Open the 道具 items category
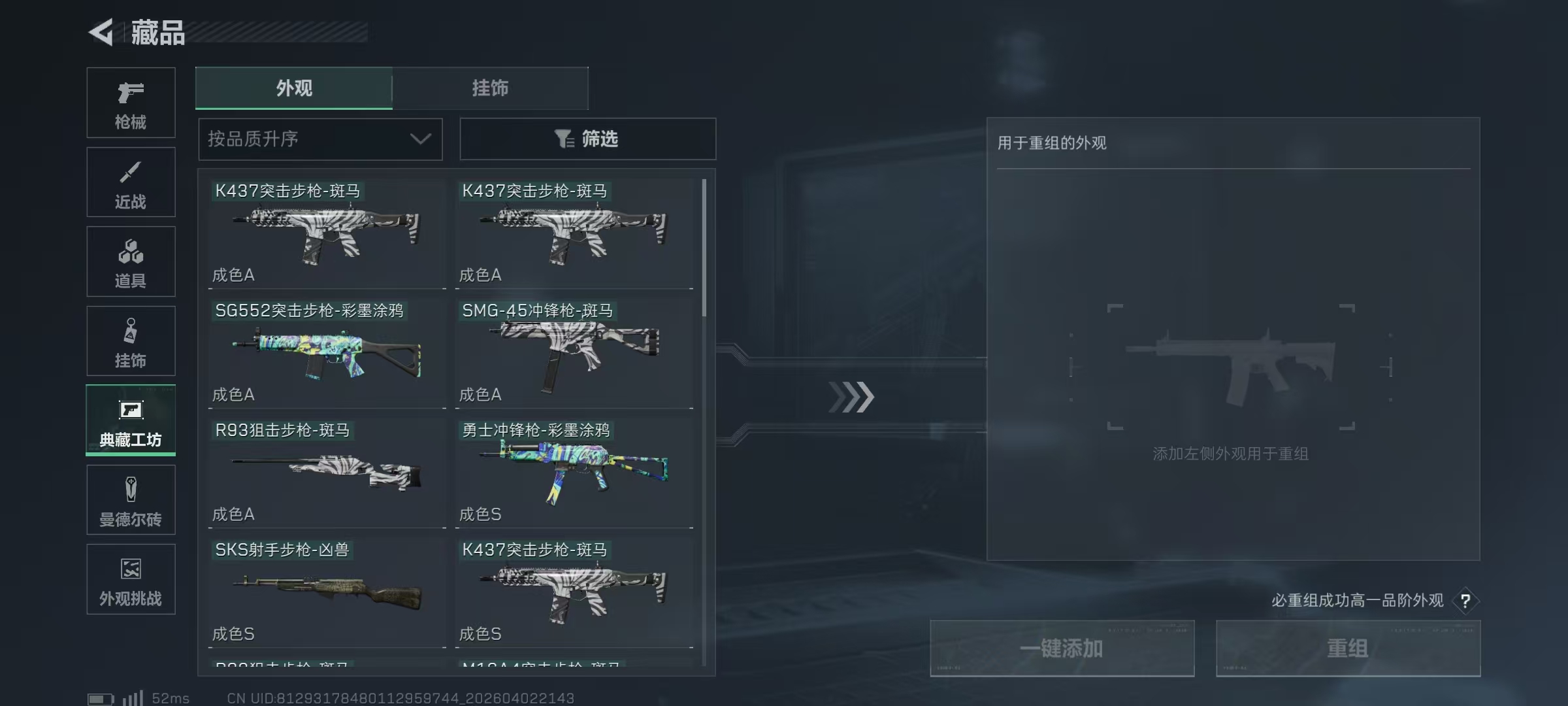Screen dimensions: 1568x706 pyautogui.click(x=131, y=261)
